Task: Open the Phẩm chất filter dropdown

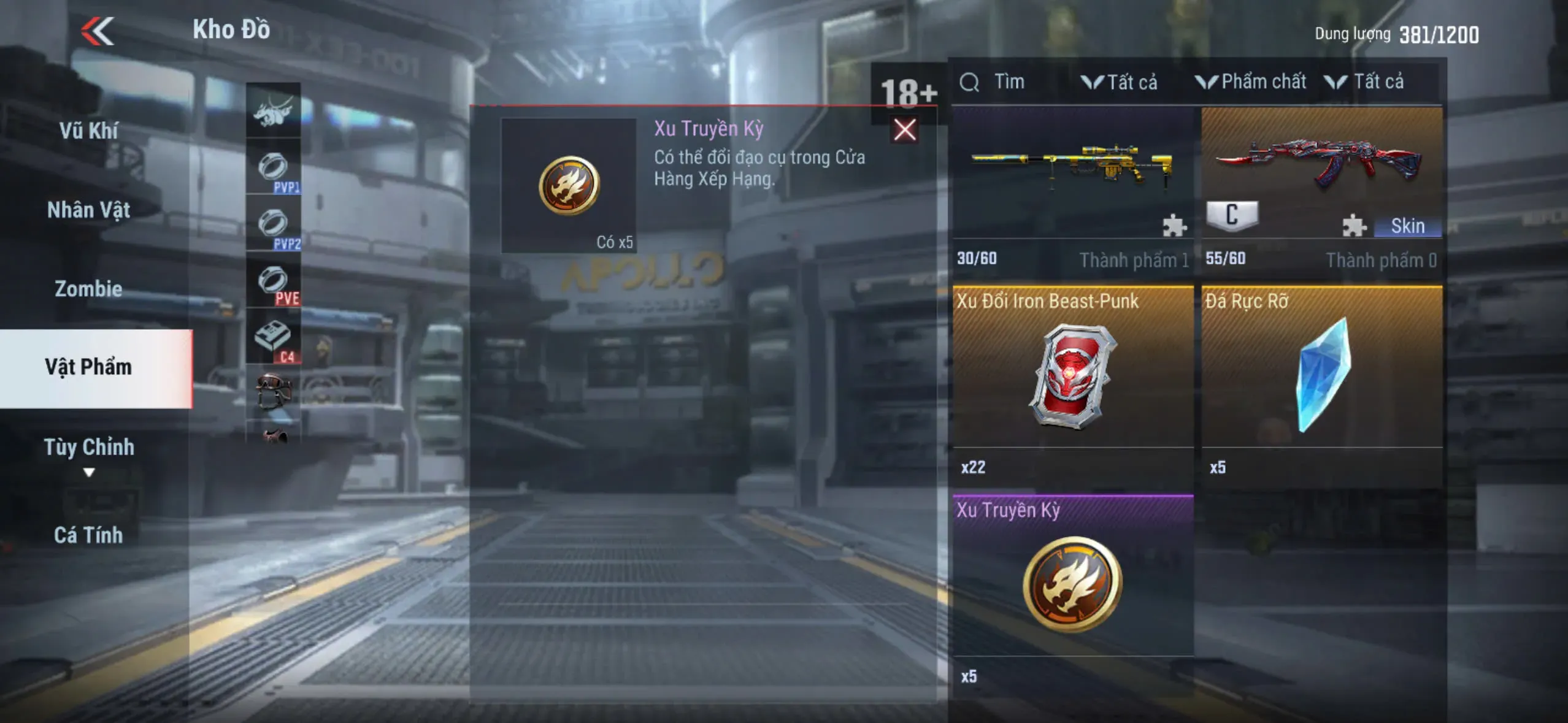Action: click(1251, 82)
